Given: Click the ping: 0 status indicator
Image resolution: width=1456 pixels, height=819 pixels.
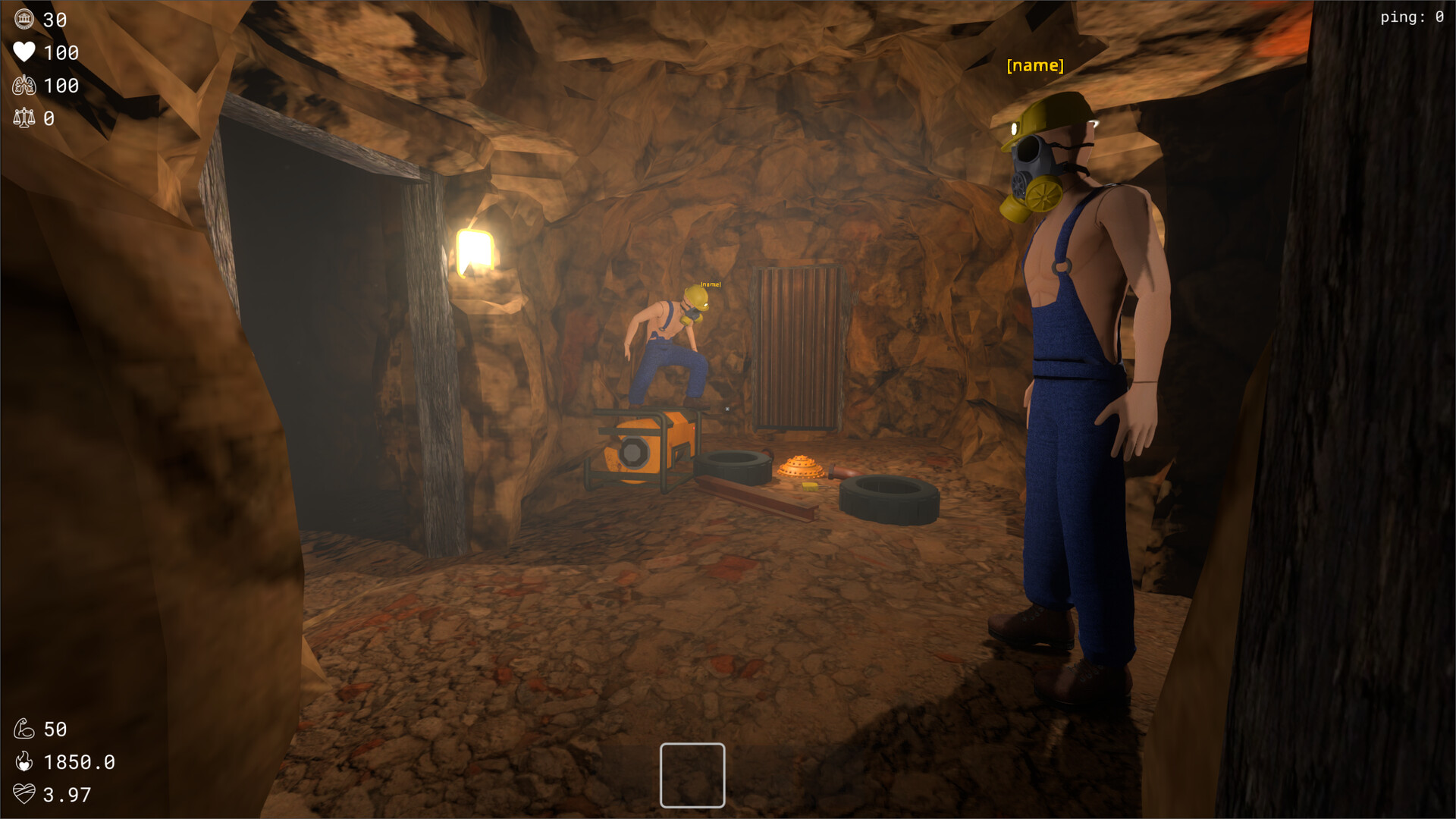Looking at the screenshot, I should (x=1412, y=17).
